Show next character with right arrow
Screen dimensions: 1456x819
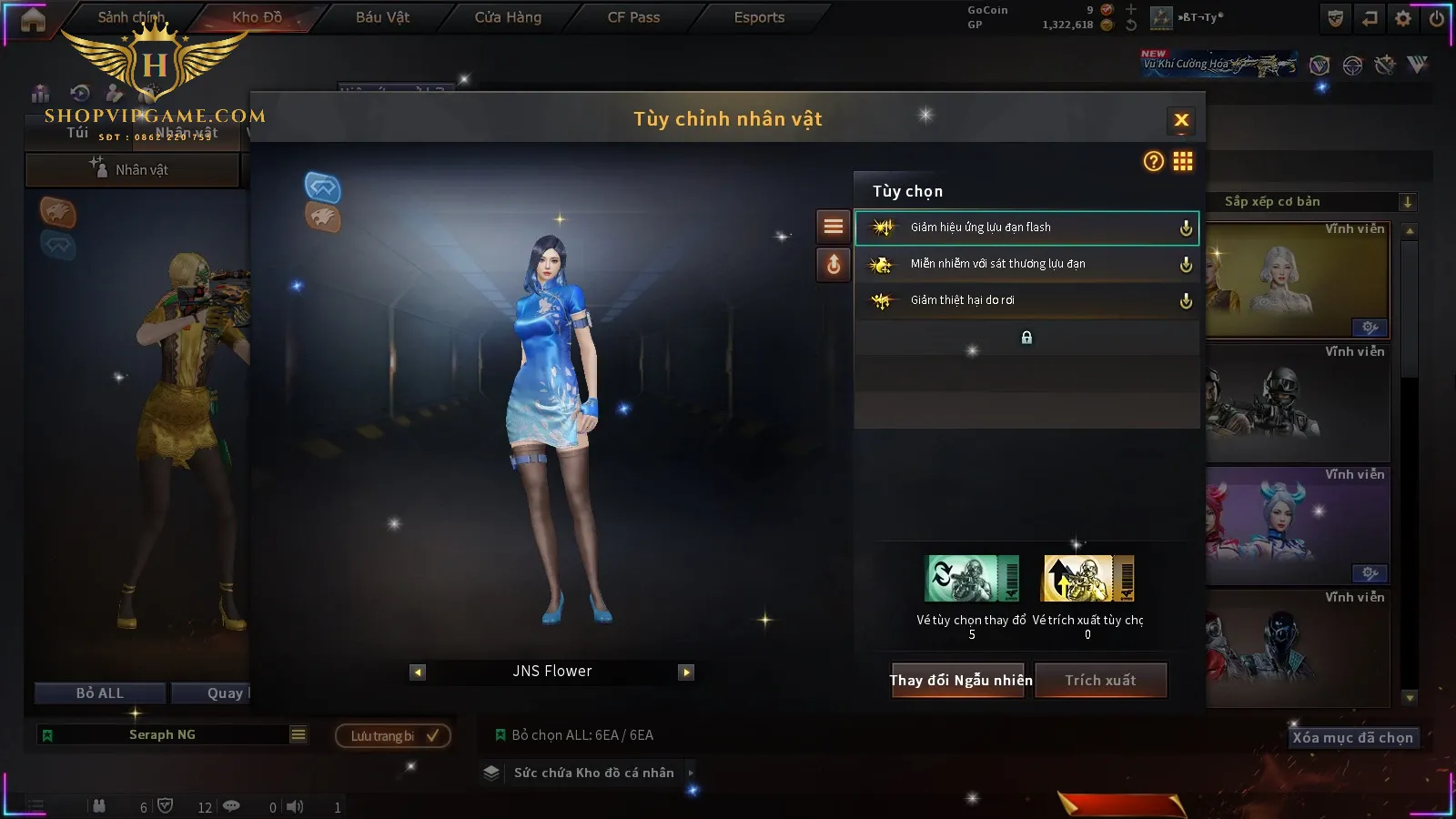[x=686, y=672]
